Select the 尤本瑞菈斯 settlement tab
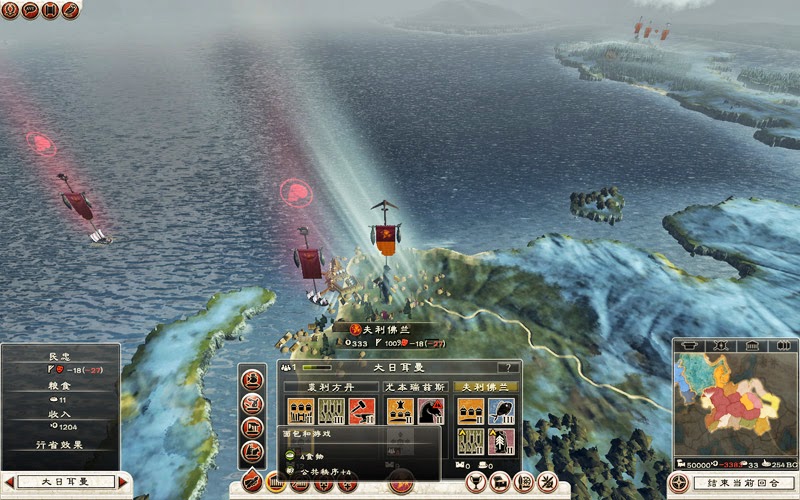800x500 pixels. (414, 386)
